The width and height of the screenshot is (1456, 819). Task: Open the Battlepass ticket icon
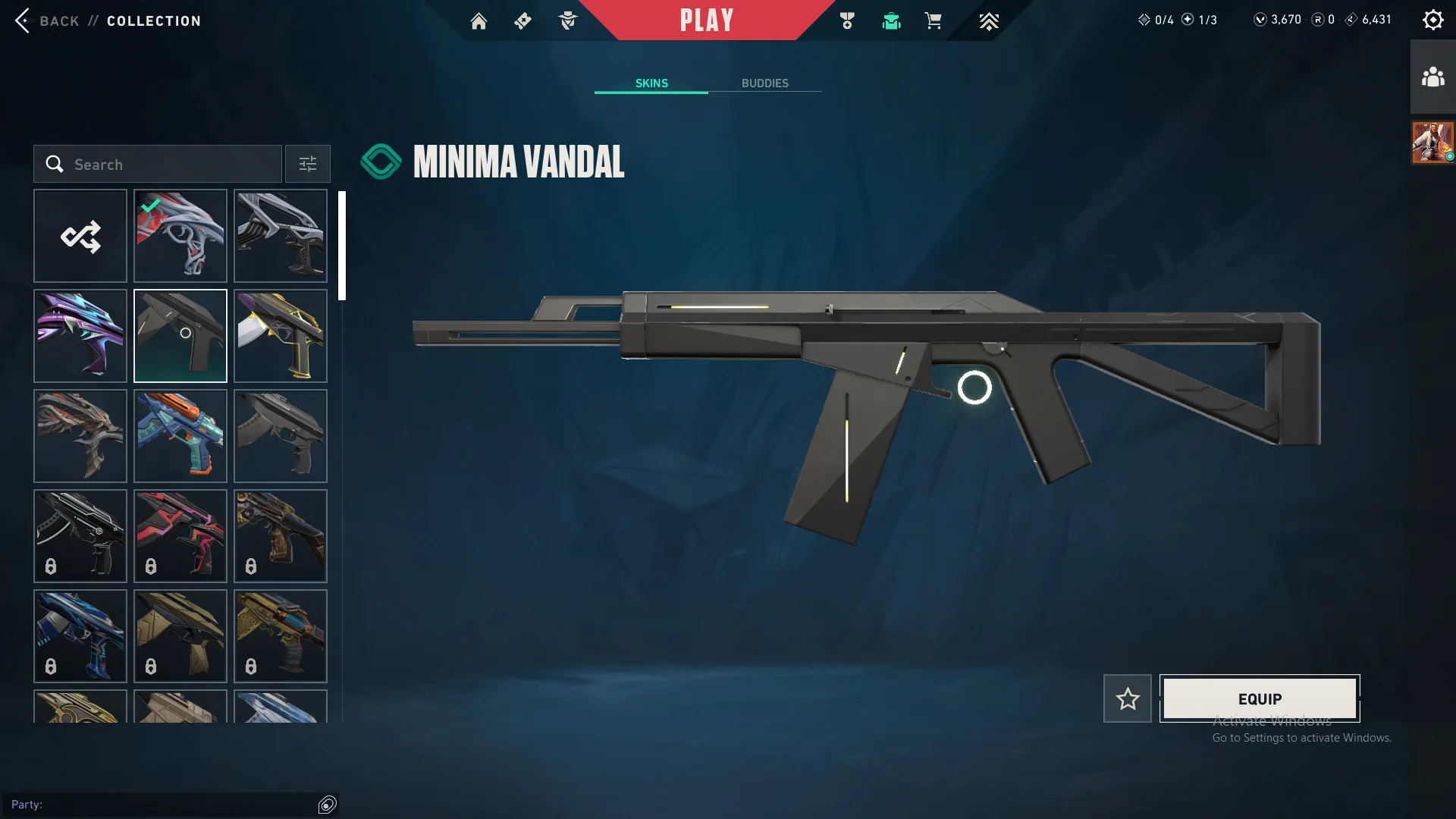pos(522,20)
